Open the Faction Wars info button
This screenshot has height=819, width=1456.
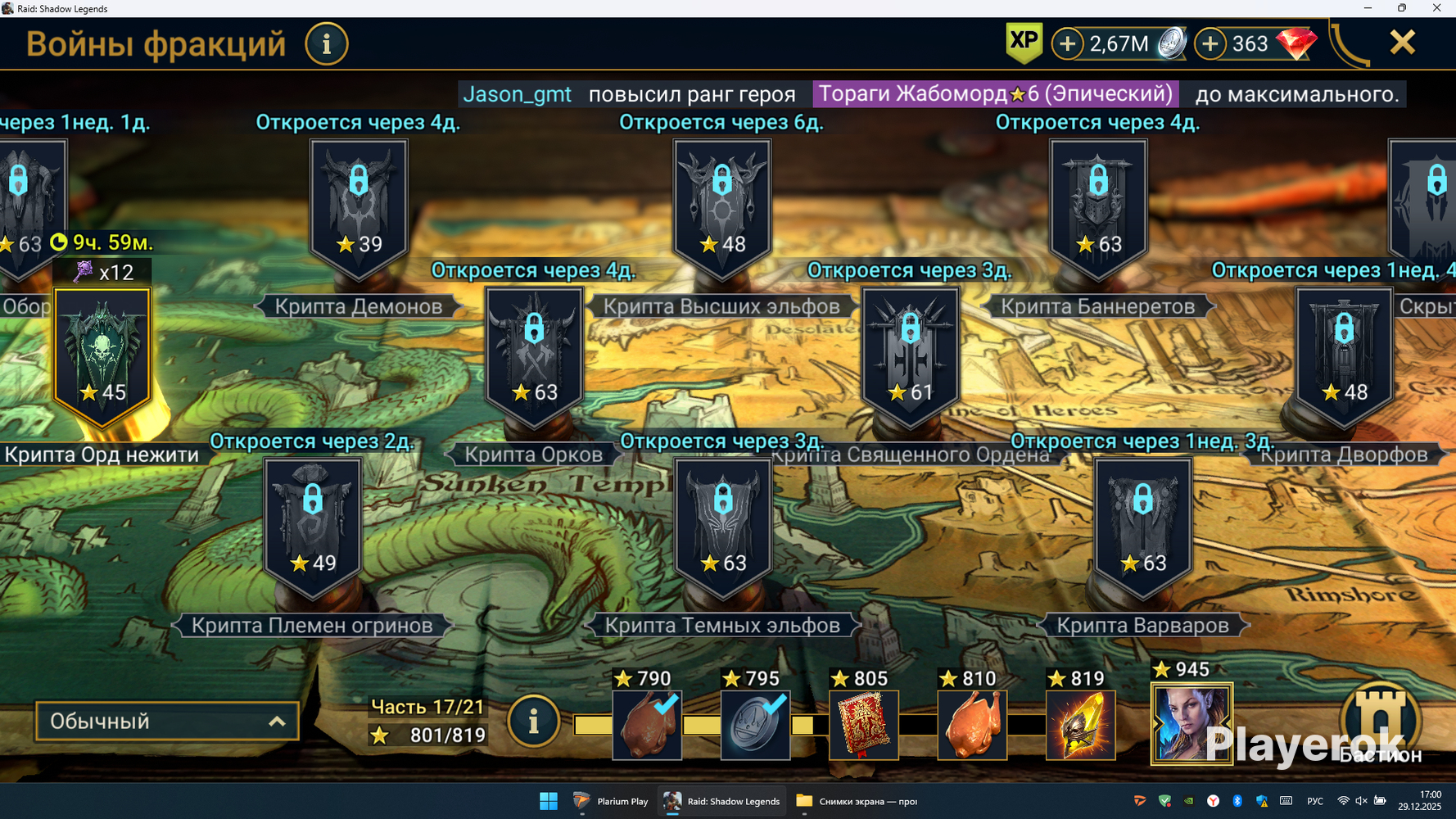click(x=327, y=43)
